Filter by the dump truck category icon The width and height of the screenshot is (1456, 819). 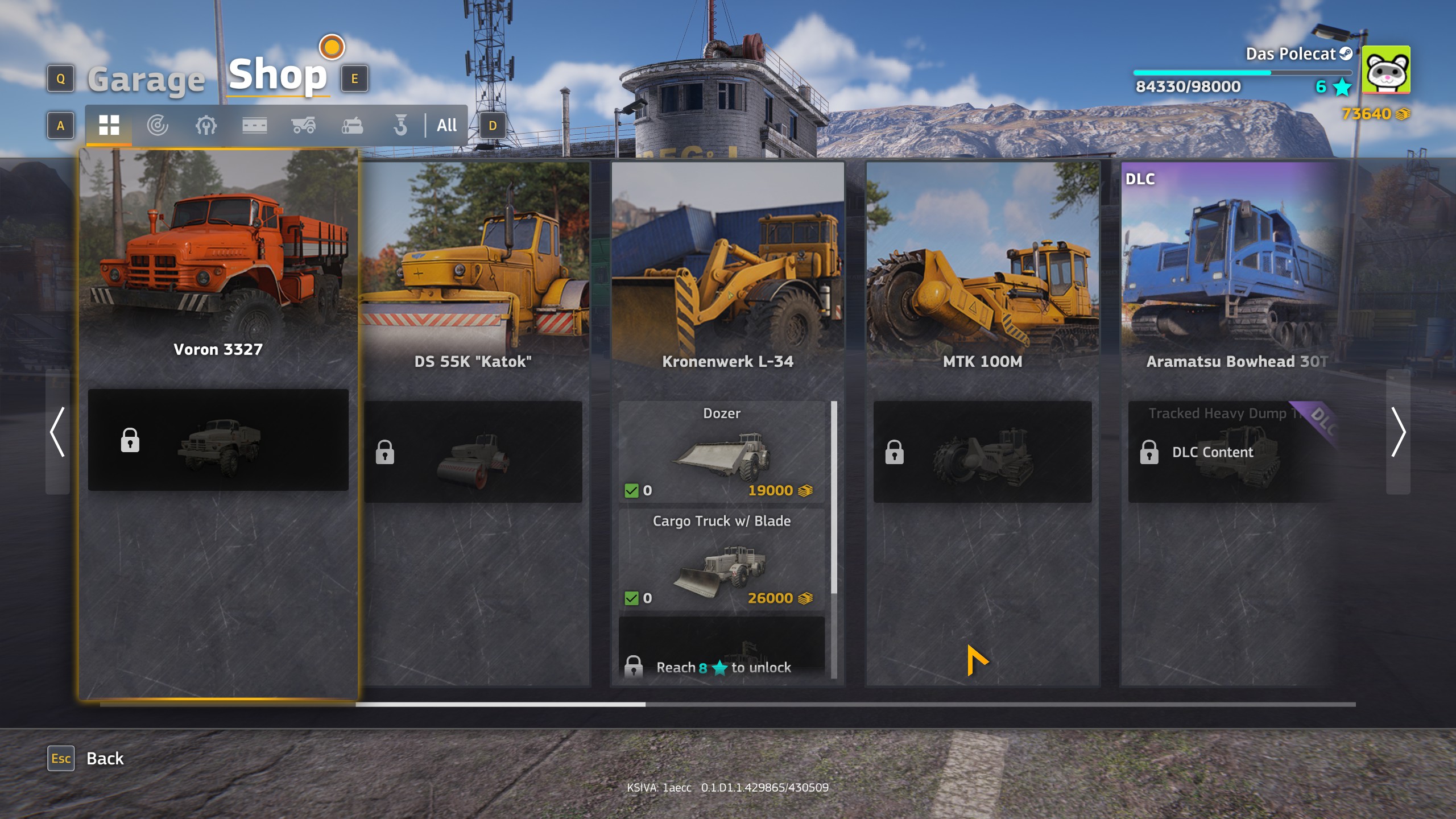[303, 125]
